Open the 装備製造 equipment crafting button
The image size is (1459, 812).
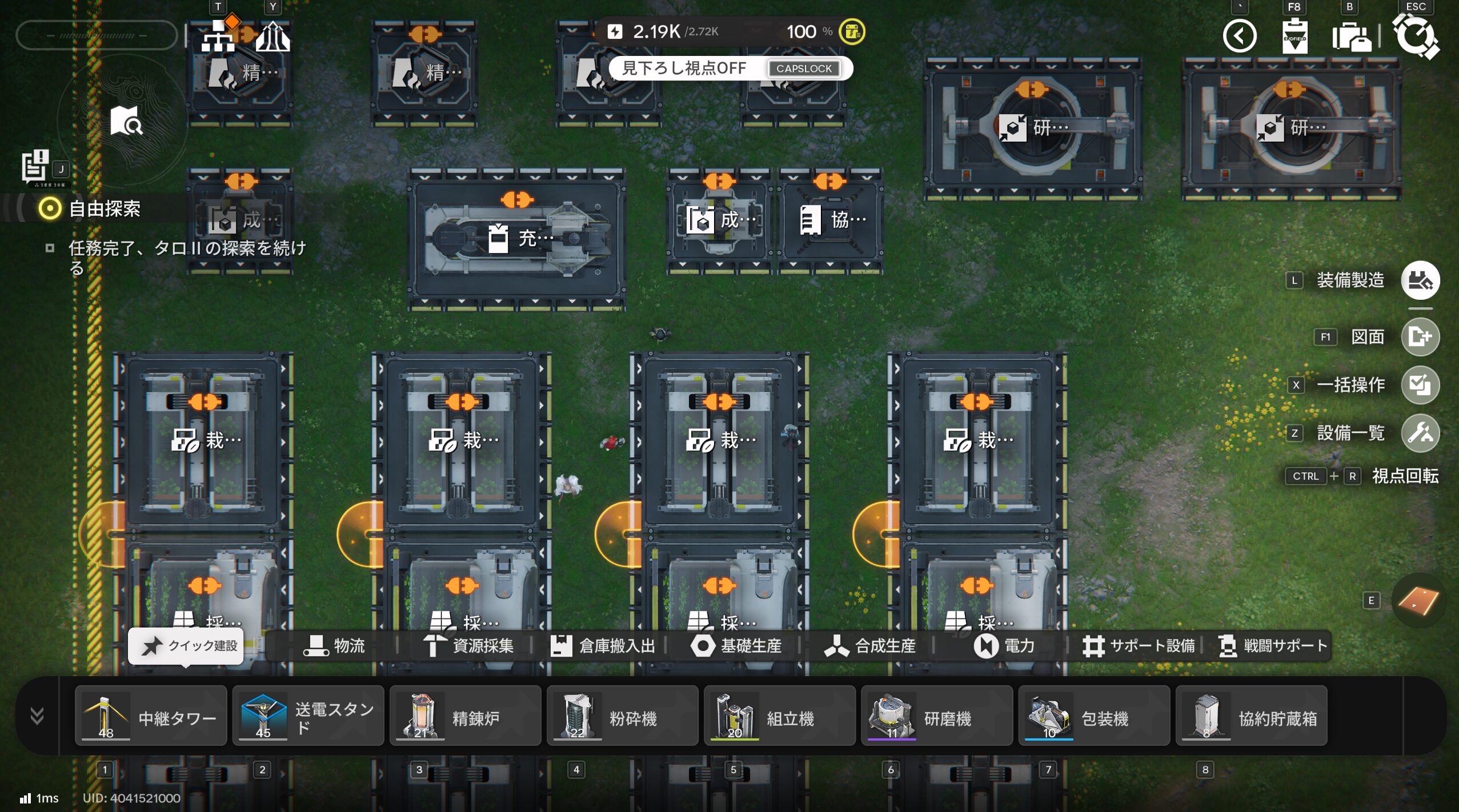tap(1420, 280)
